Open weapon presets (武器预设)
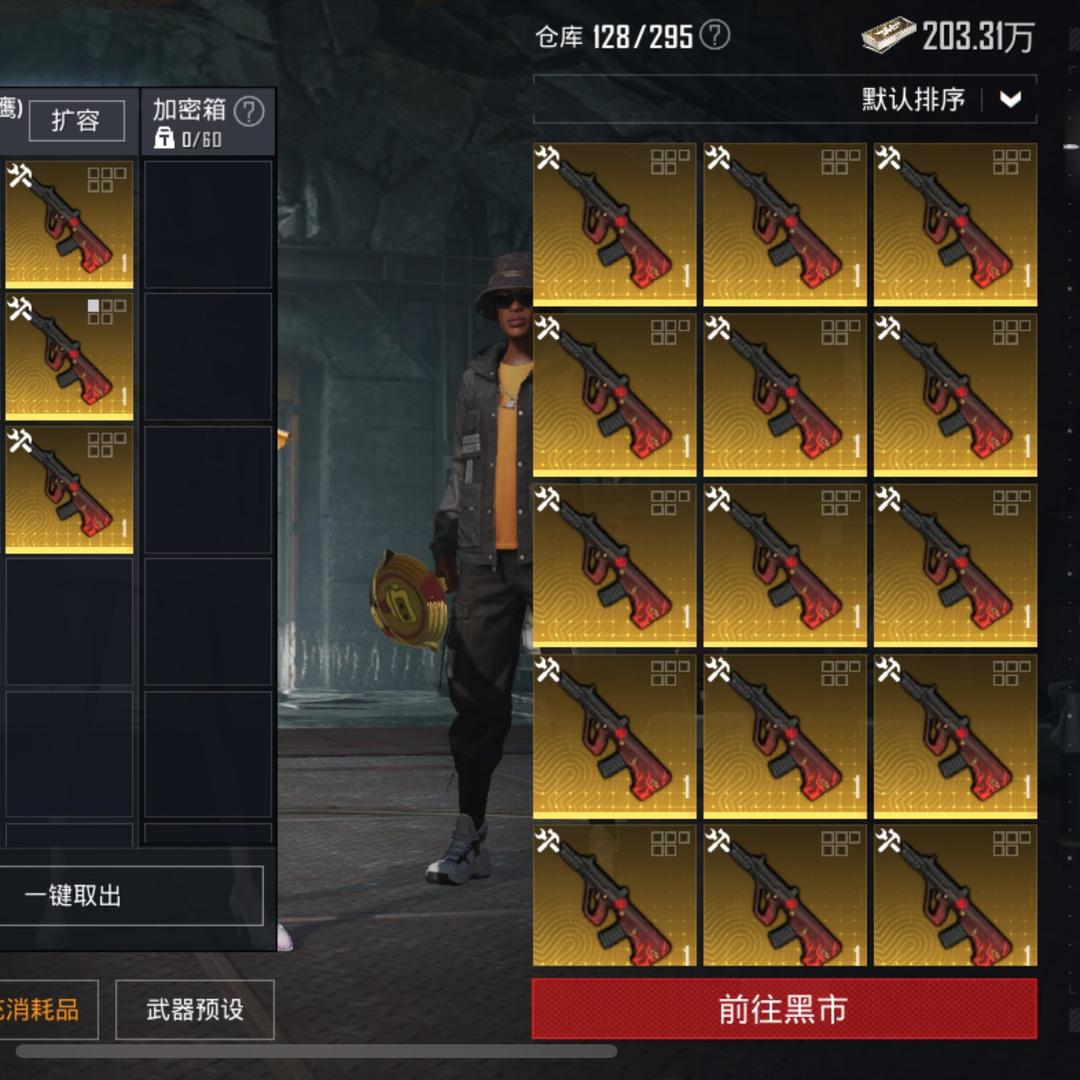This screenshot has height=1080, width=1080. (195, 1010)
